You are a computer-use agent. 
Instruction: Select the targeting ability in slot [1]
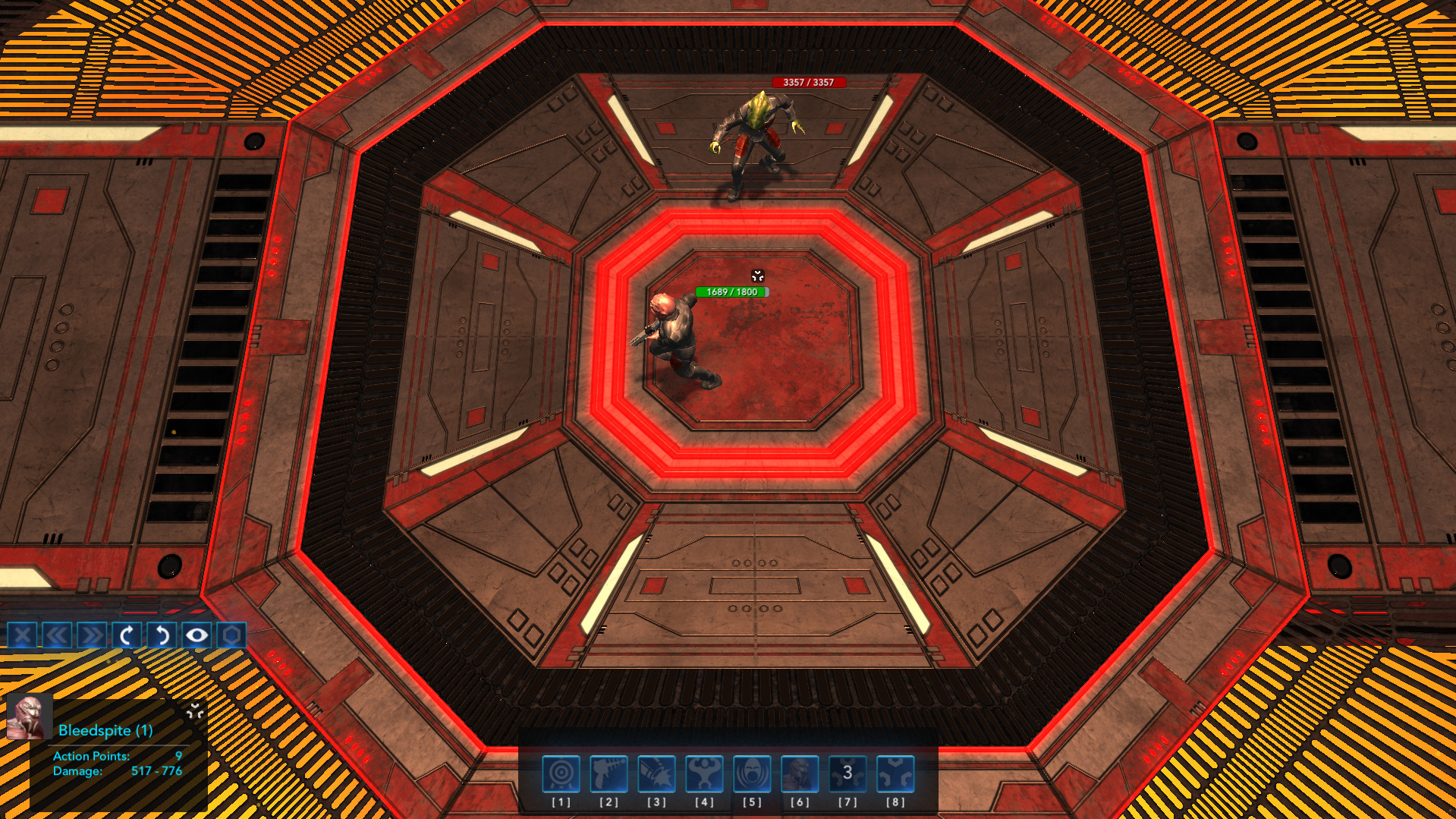pyautogui.click(x=561, y=773)
